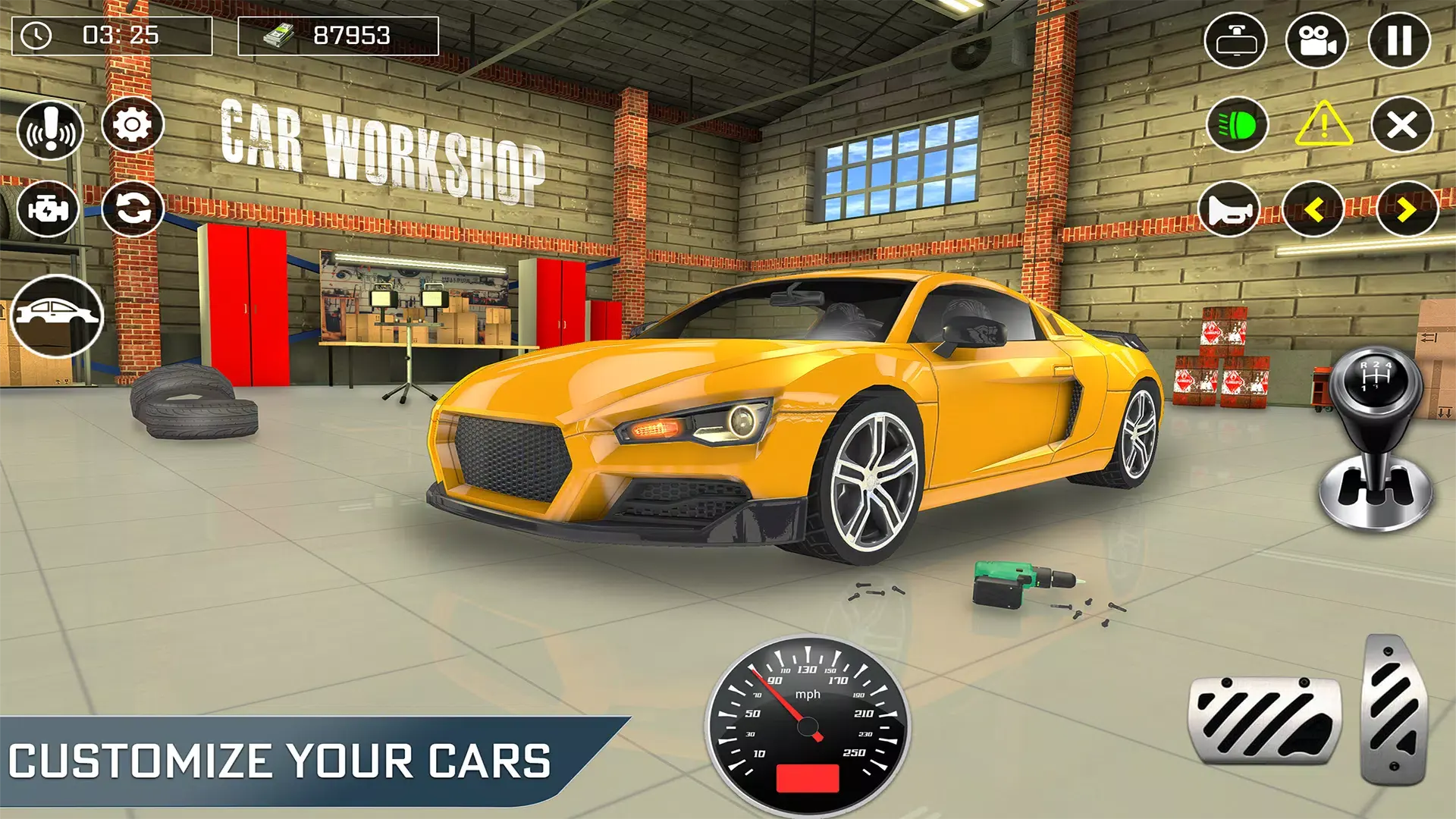Toggle the rear-view mirror
The image size is (1456, 819).
pos(1236,40)
